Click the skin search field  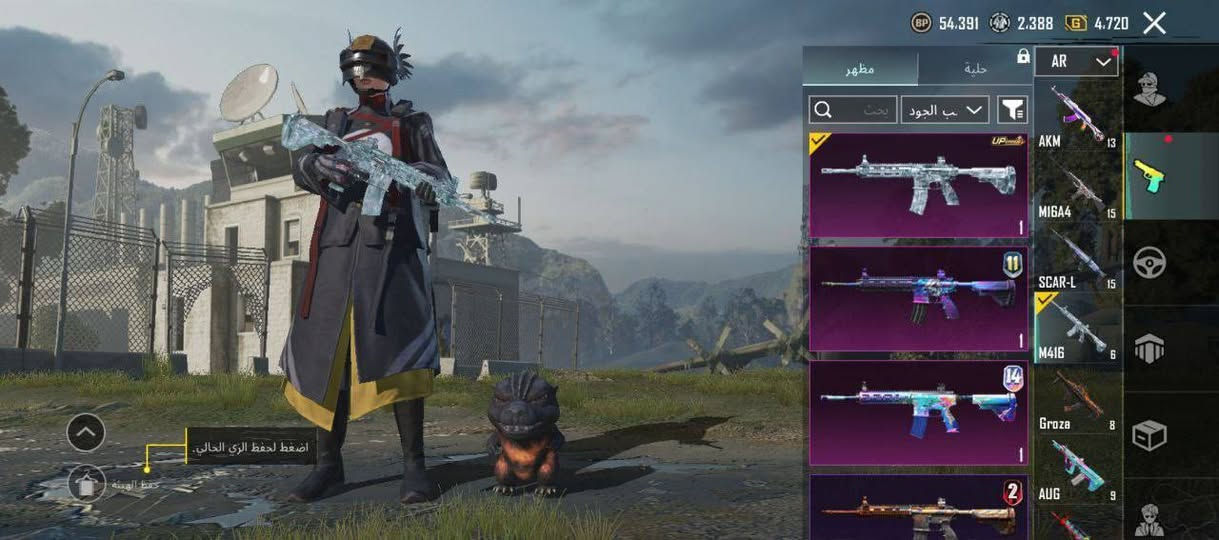click(x=853, y=109)
